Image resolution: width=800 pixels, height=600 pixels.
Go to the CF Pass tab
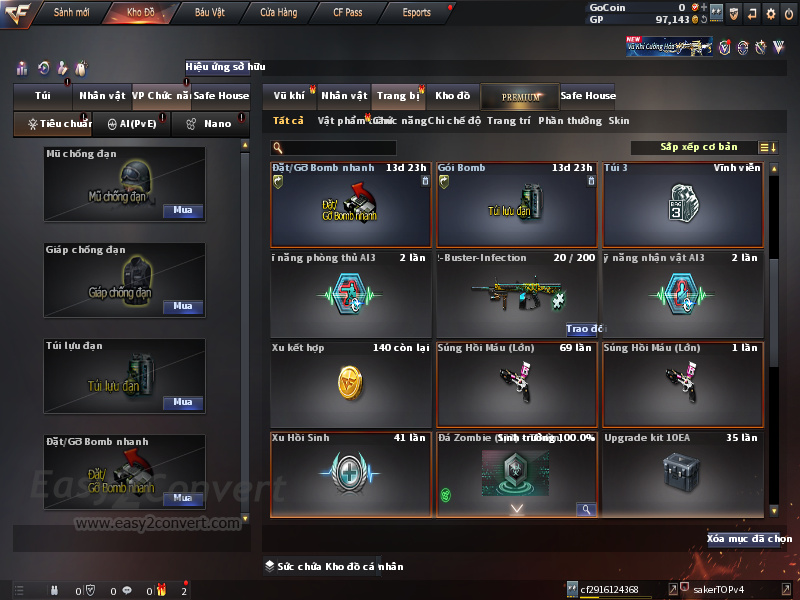pyautogui.click(x=348, y=13)
